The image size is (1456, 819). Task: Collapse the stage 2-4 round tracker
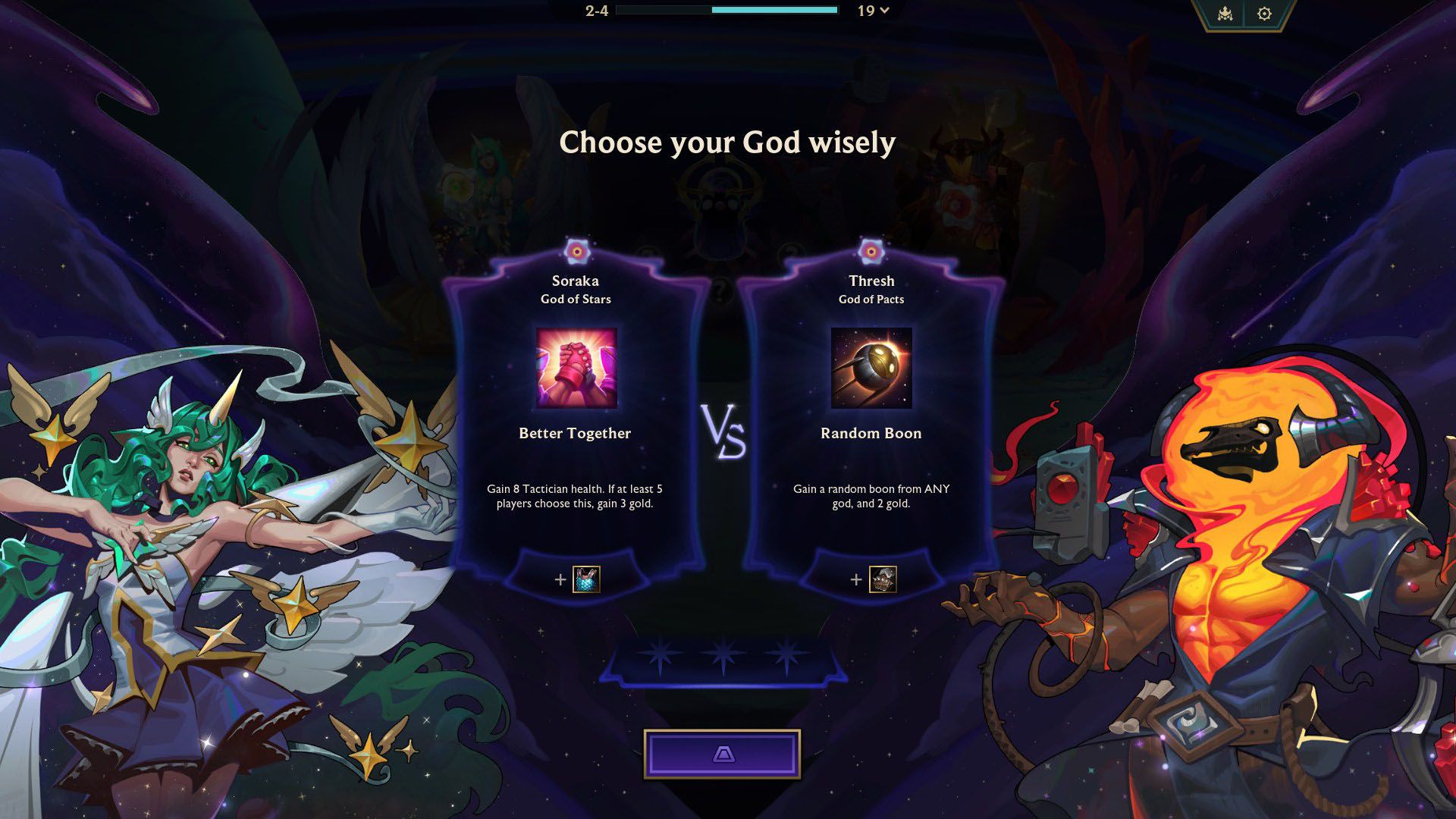click(596, 11)
